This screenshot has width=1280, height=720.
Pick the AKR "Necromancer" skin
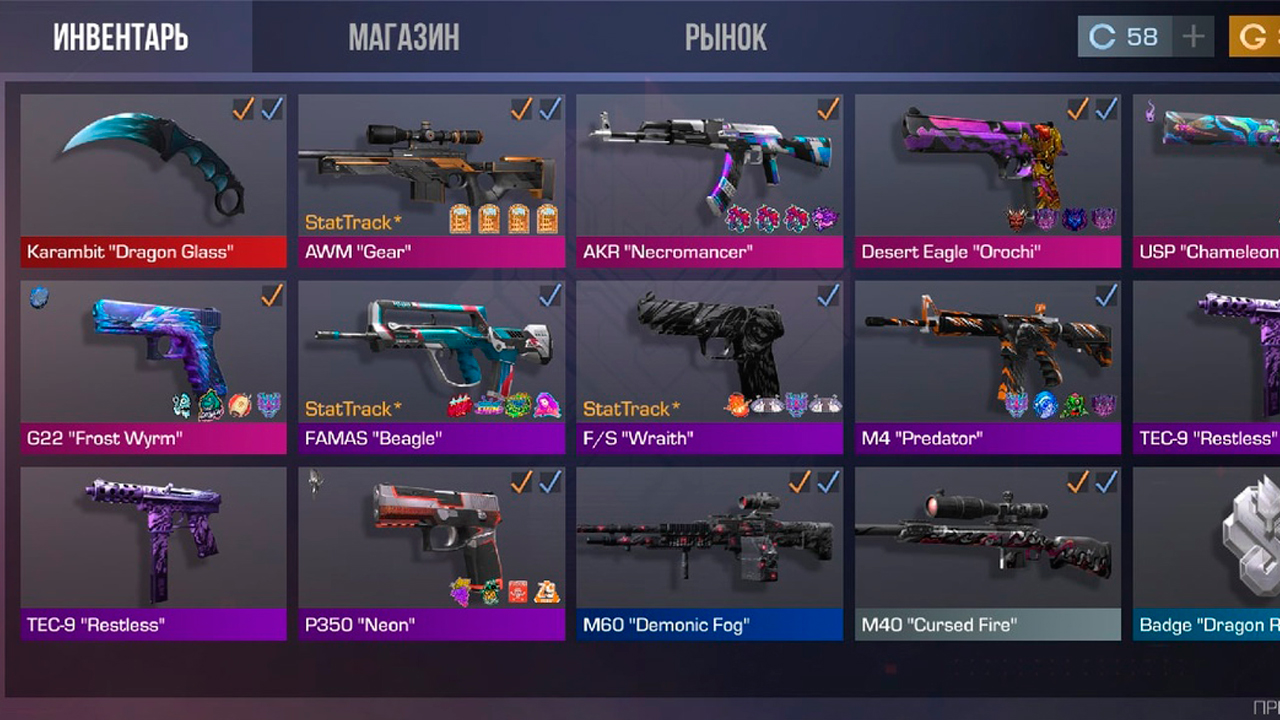point(709,180)
